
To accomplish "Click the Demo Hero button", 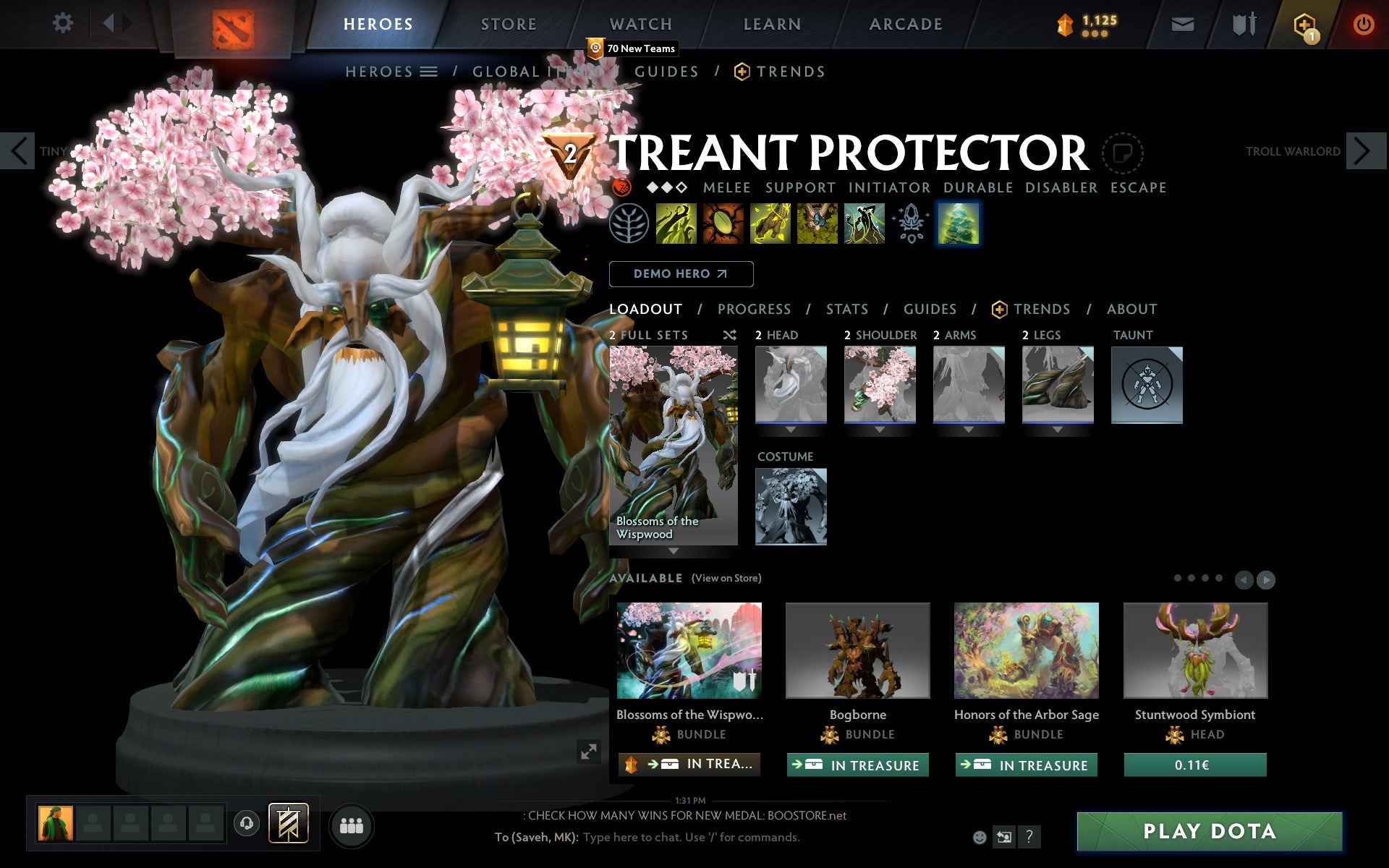I will (x=681, y=273).
